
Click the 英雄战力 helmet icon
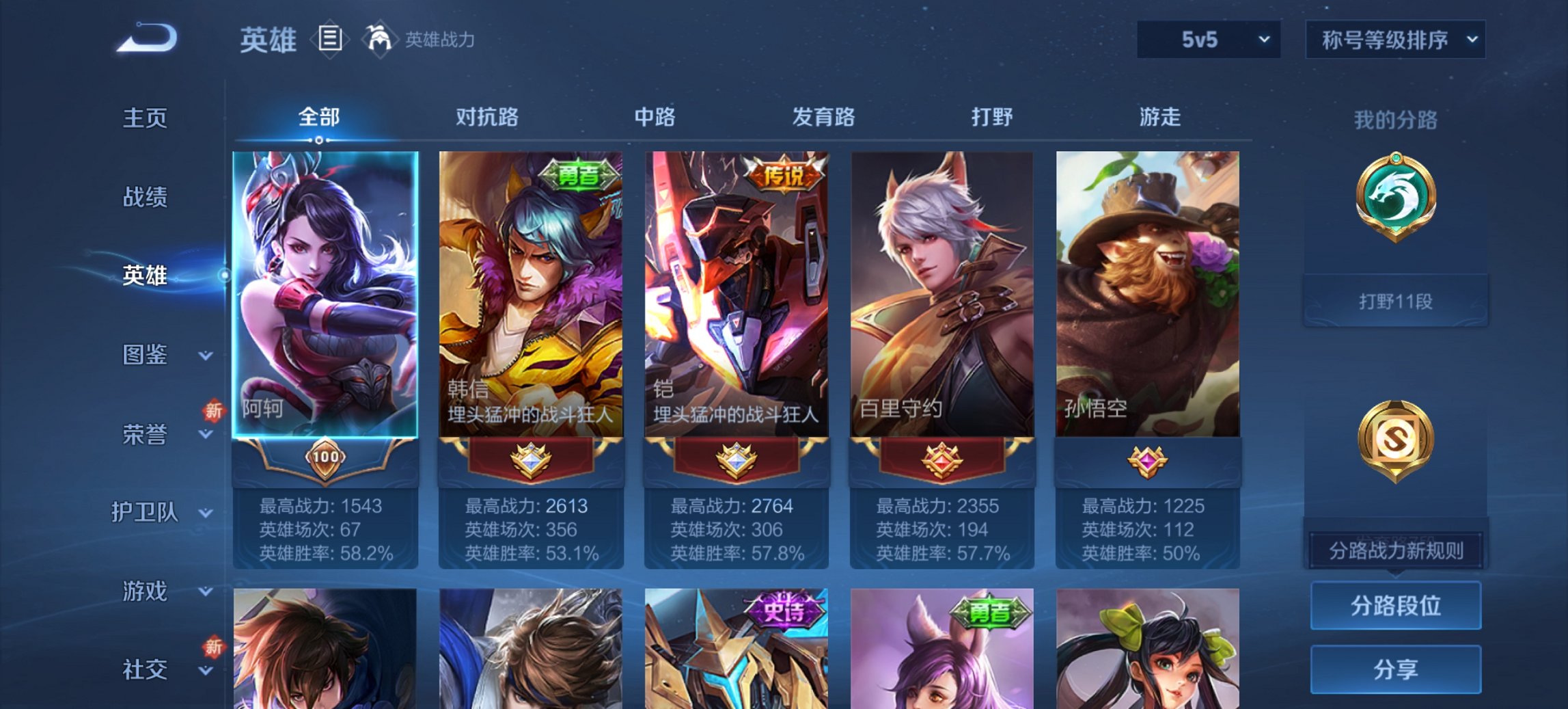[x=379, y=40]
